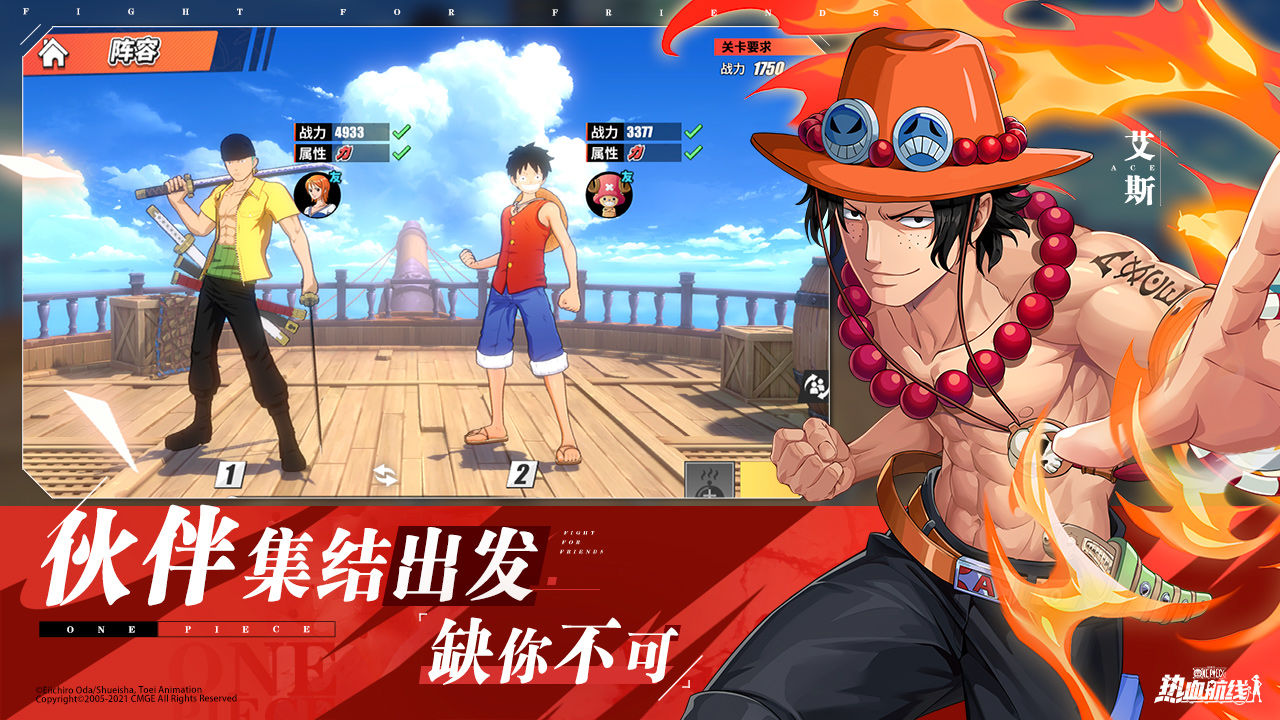
Task: Toggle the green checkmark beside 战力 3377
Action: click(690, 132)
